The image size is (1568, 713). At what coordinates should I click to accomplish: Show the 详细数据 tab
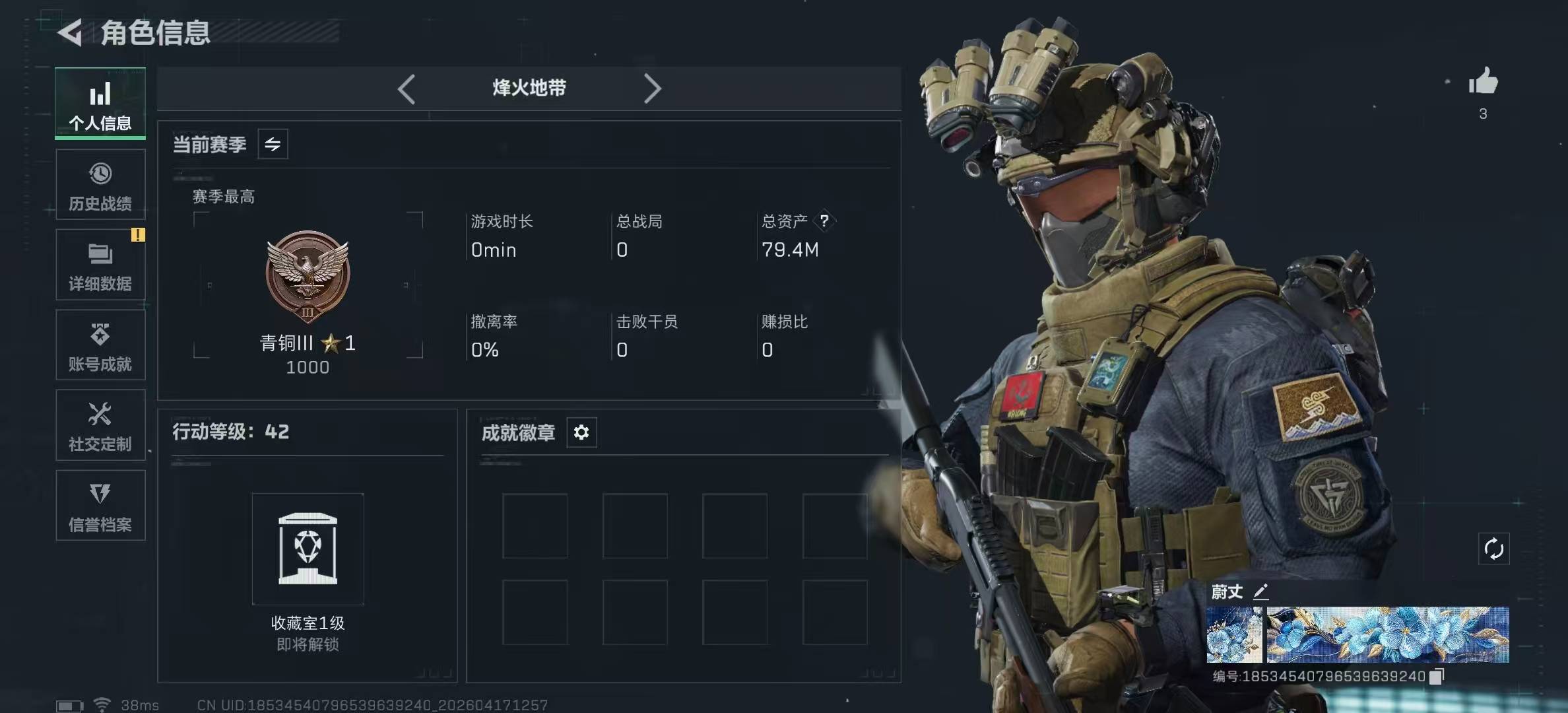pos(100,265)
